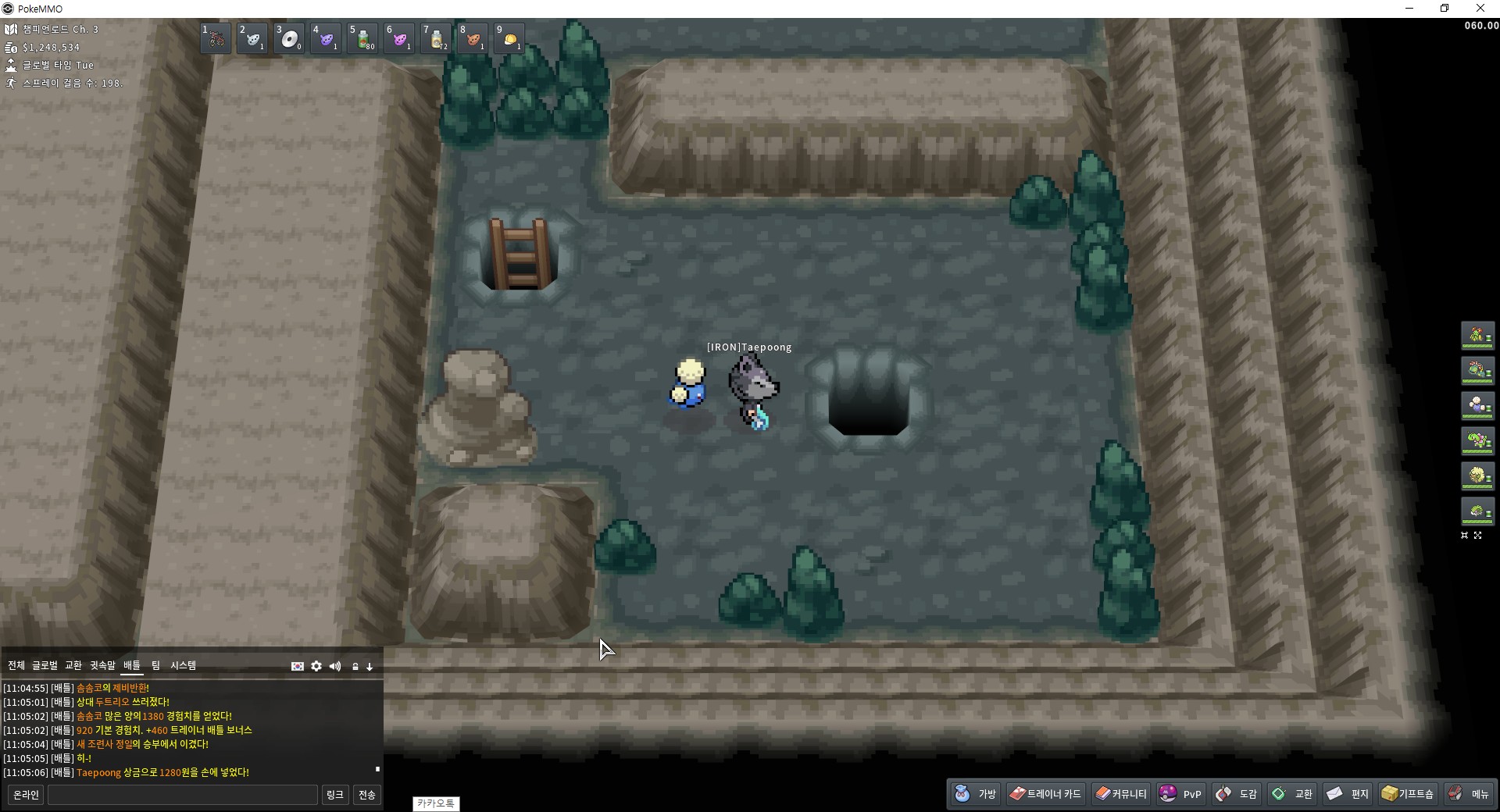The height and width of the screenshot is (812, 1500).
Task: Open the 가방 bag menu
Action: click(976, 794)
